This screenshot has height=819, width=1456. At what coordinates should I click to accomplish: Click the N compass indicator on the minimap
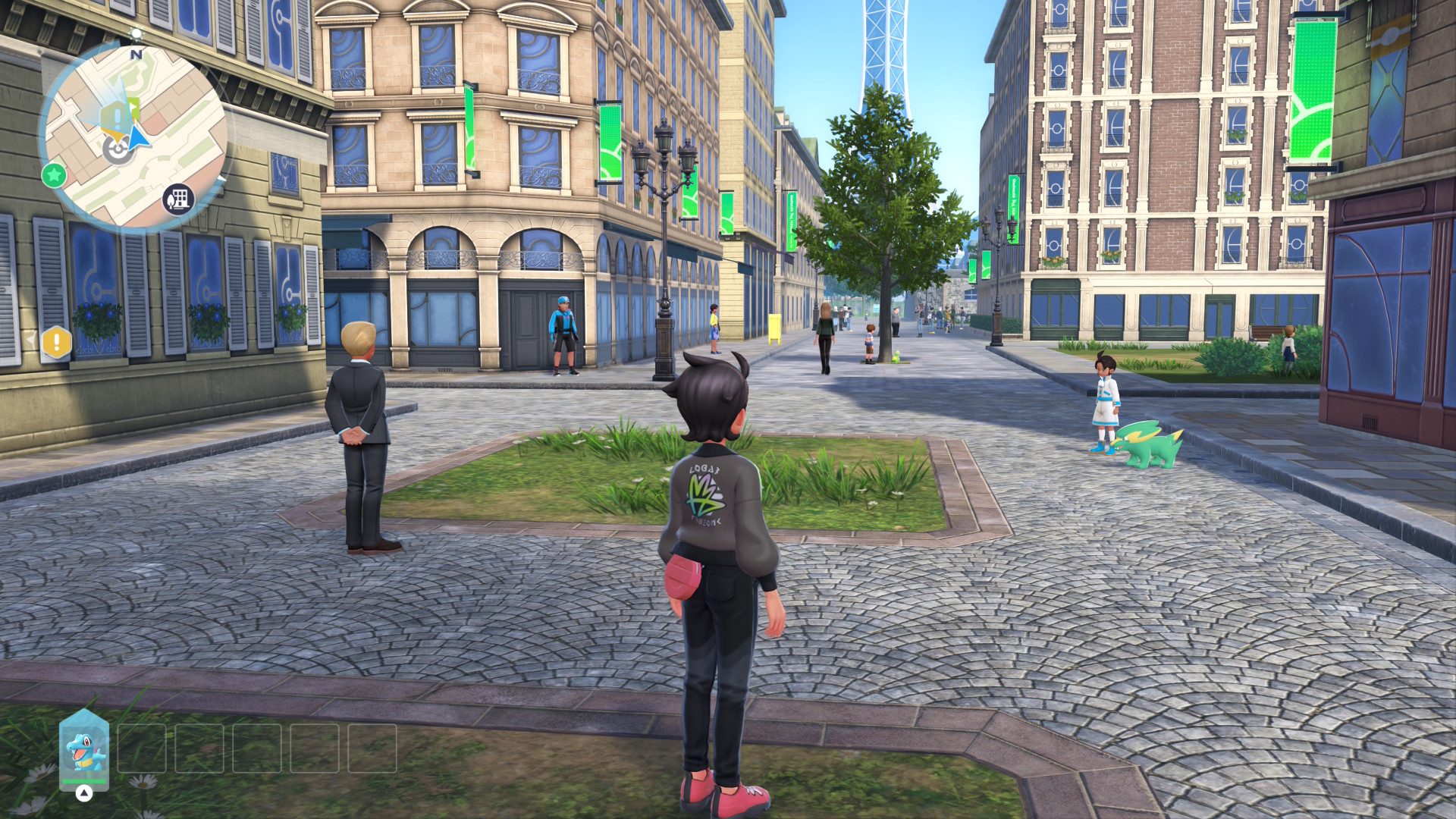pyautogui.click(x=136, y=54)
